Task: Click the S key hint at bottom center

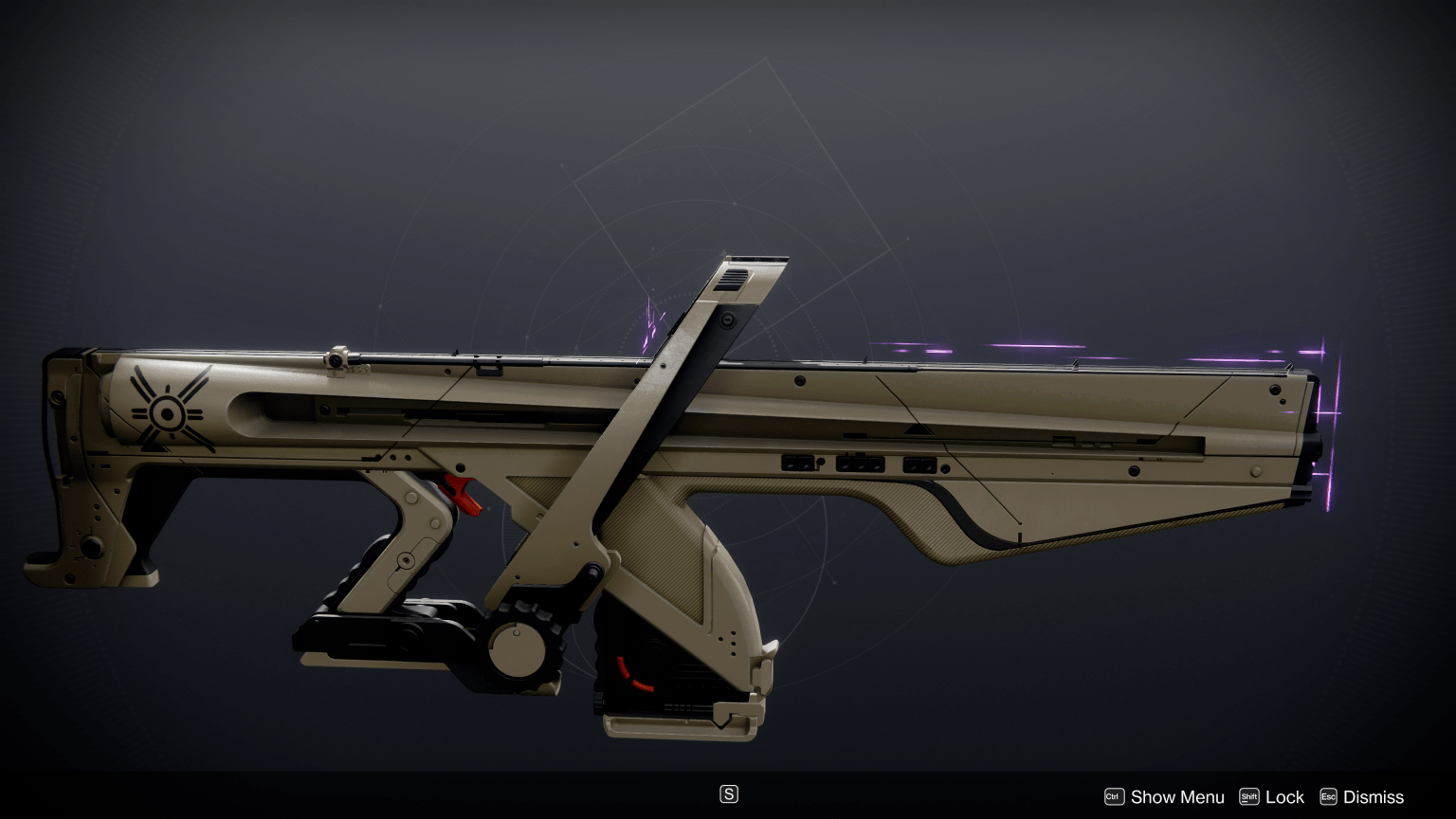Action: (x=728, y=793)
